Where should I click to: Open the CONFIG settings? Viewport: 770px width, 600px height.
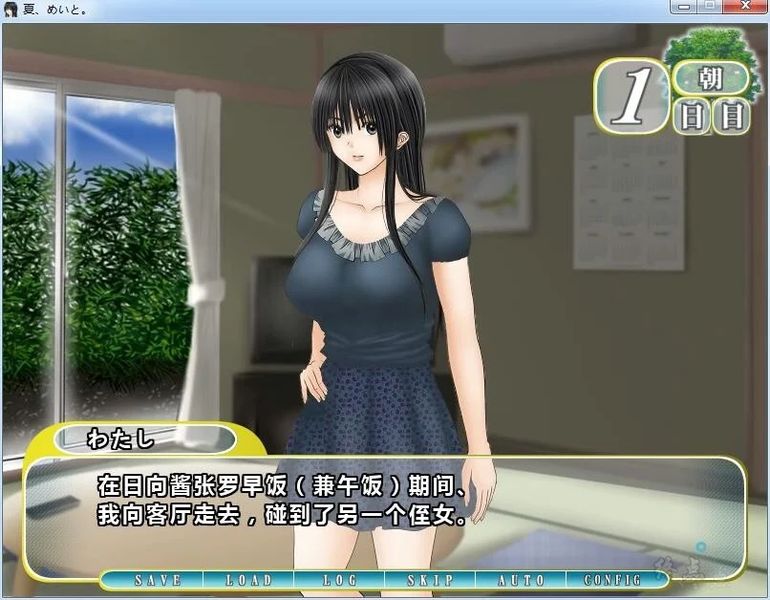point(612,580)
